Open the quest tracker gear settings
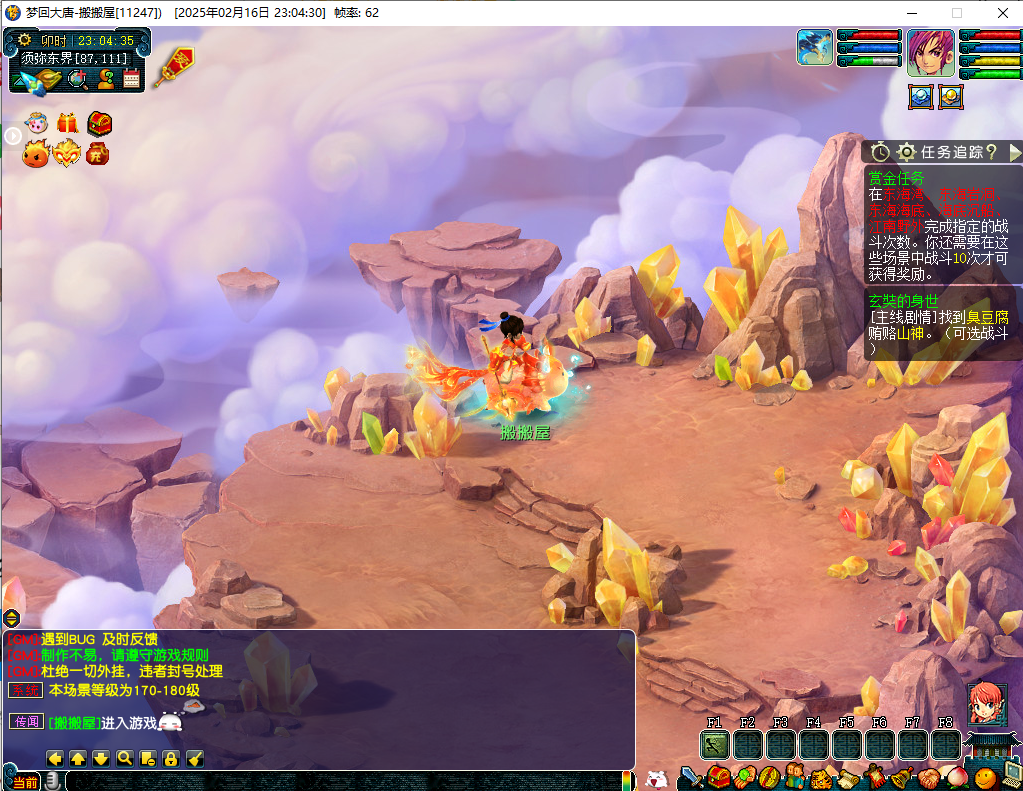1023x791 pixels. 907,152
